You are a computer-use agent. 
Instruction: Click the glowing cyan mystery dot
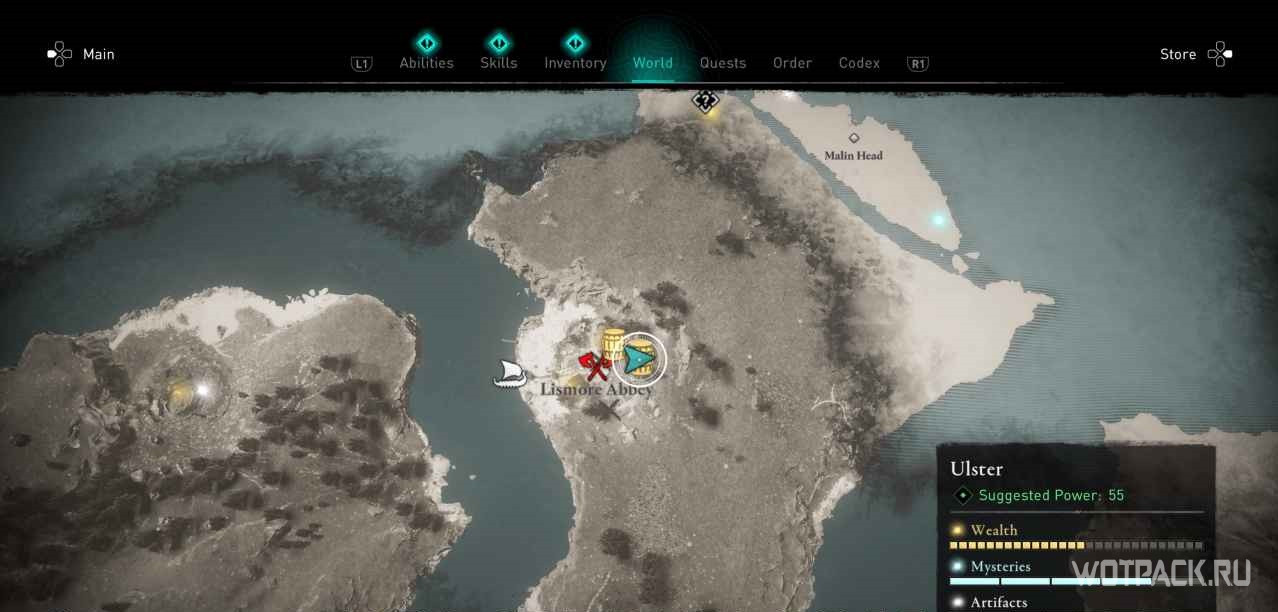click(x=938, y=220)
